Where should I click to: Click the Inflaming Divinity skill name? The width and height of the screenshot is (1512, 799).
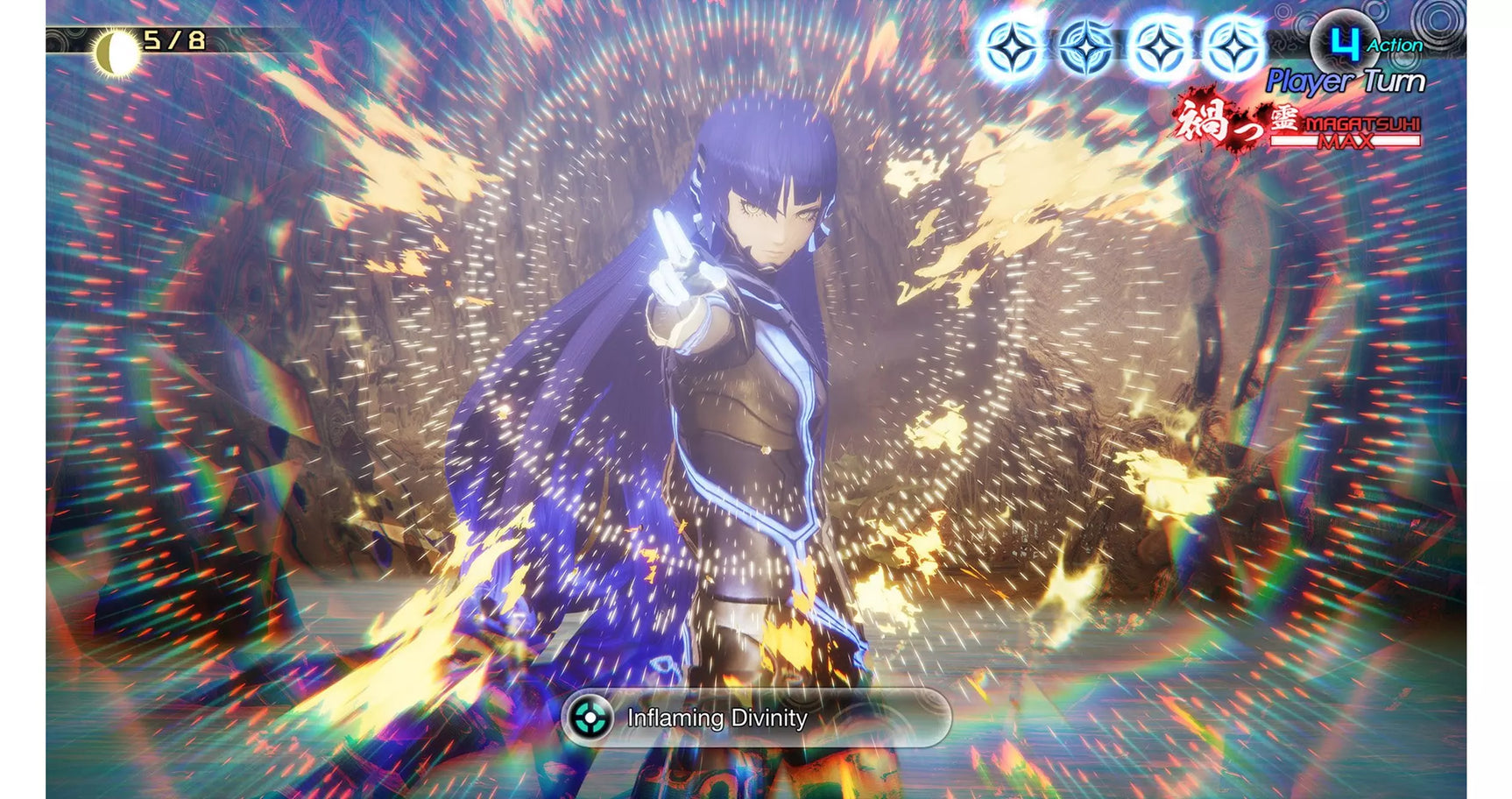click(717, 717)
